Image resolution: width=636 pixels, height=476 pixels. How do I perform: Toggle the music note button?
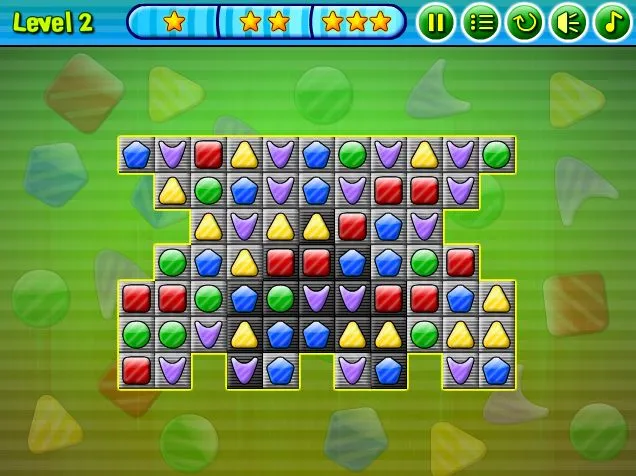tap(611, 22)
